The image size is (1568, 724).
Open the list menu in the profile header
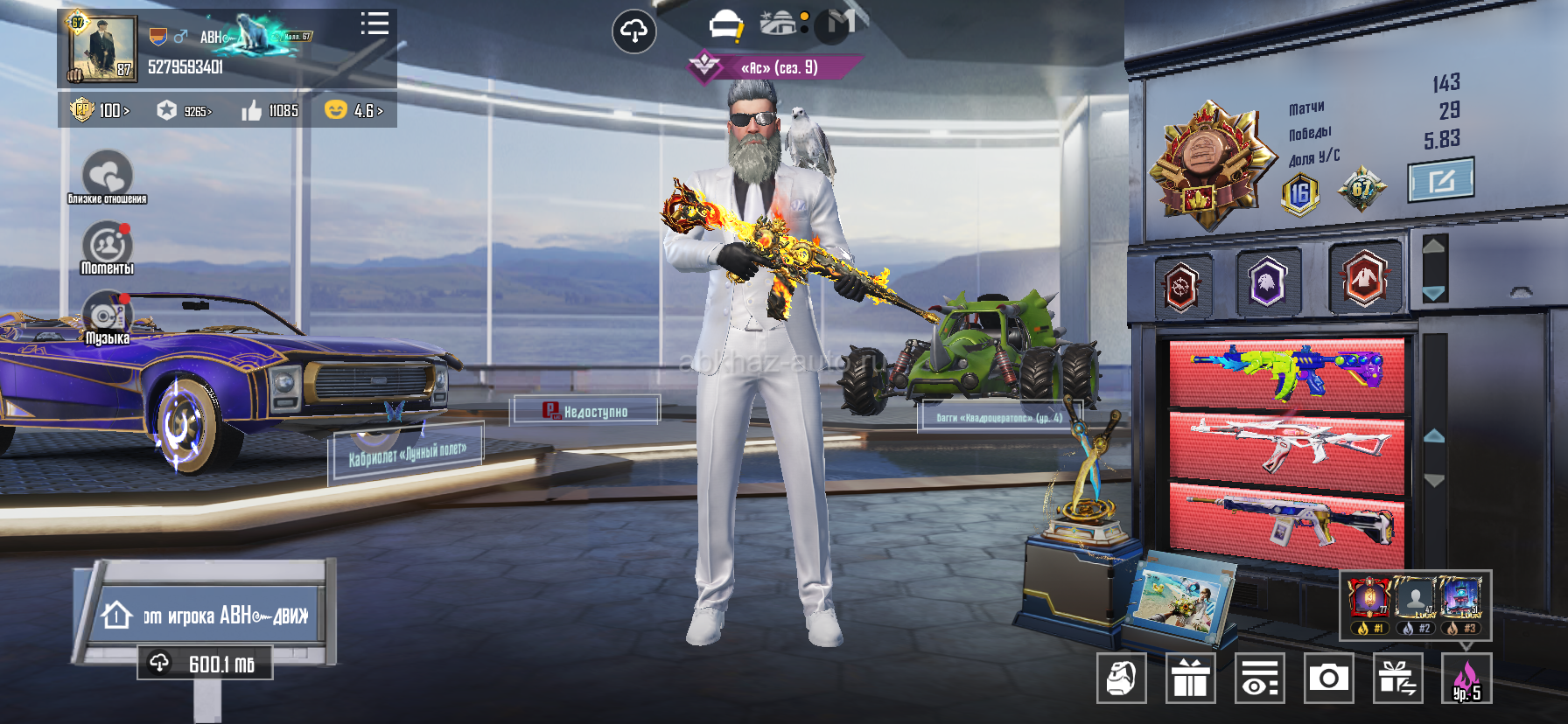(374, 24)
